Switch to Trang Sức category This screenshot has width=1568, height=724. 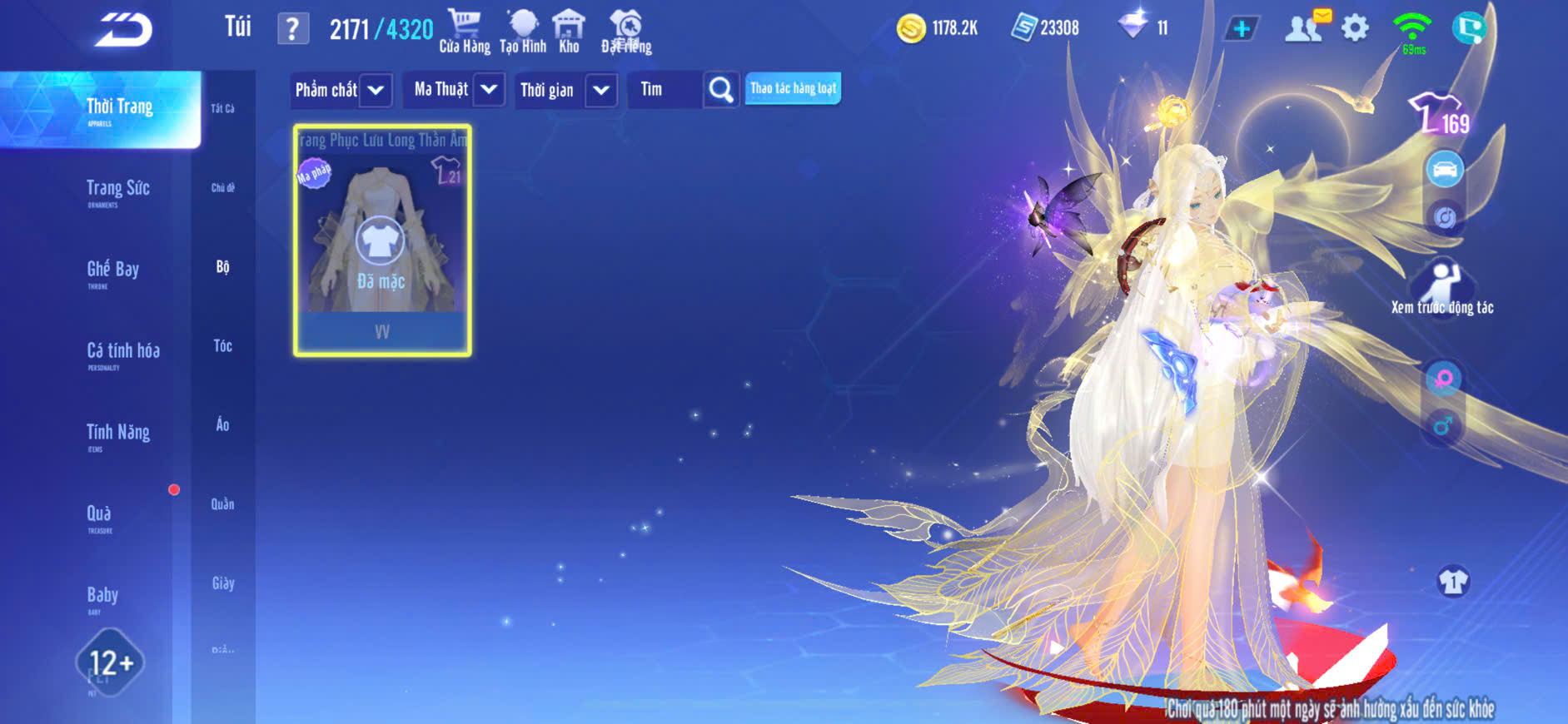[117, 190]
